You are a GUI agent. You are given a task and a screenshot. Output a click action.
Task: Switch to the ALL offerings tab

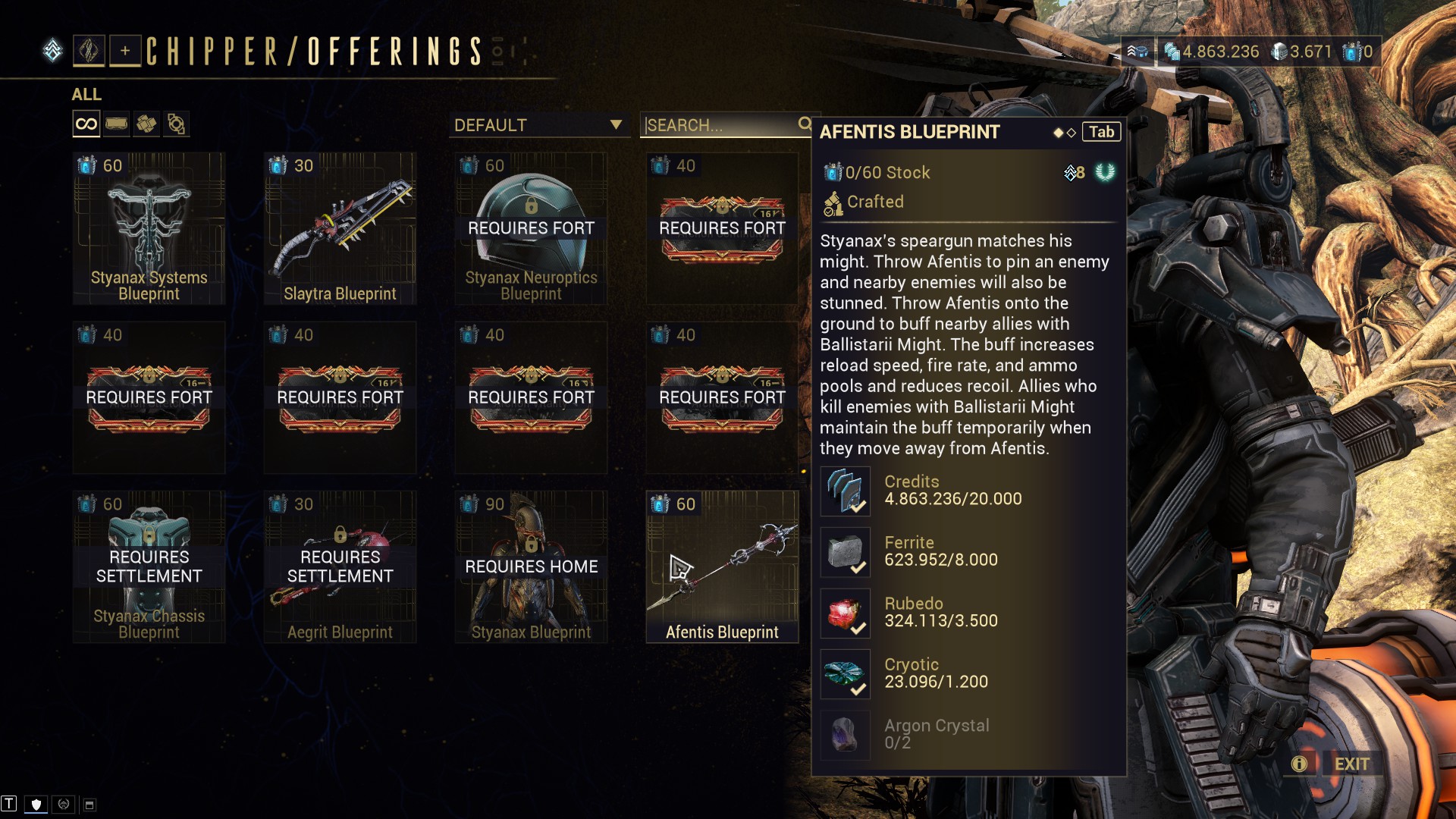[86, 95]
